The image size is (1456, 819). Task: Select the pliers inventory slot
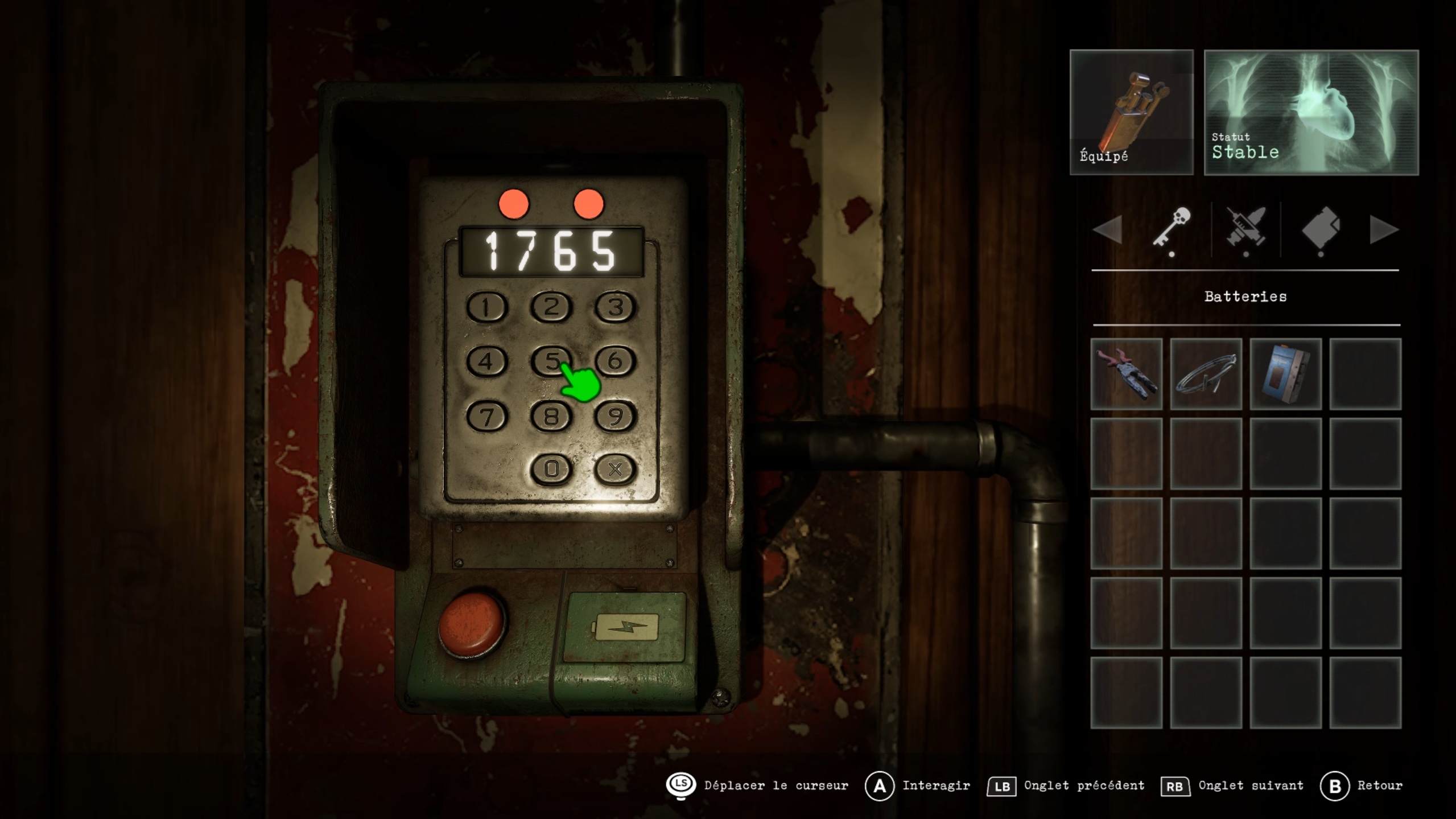tap(1126, 374)
